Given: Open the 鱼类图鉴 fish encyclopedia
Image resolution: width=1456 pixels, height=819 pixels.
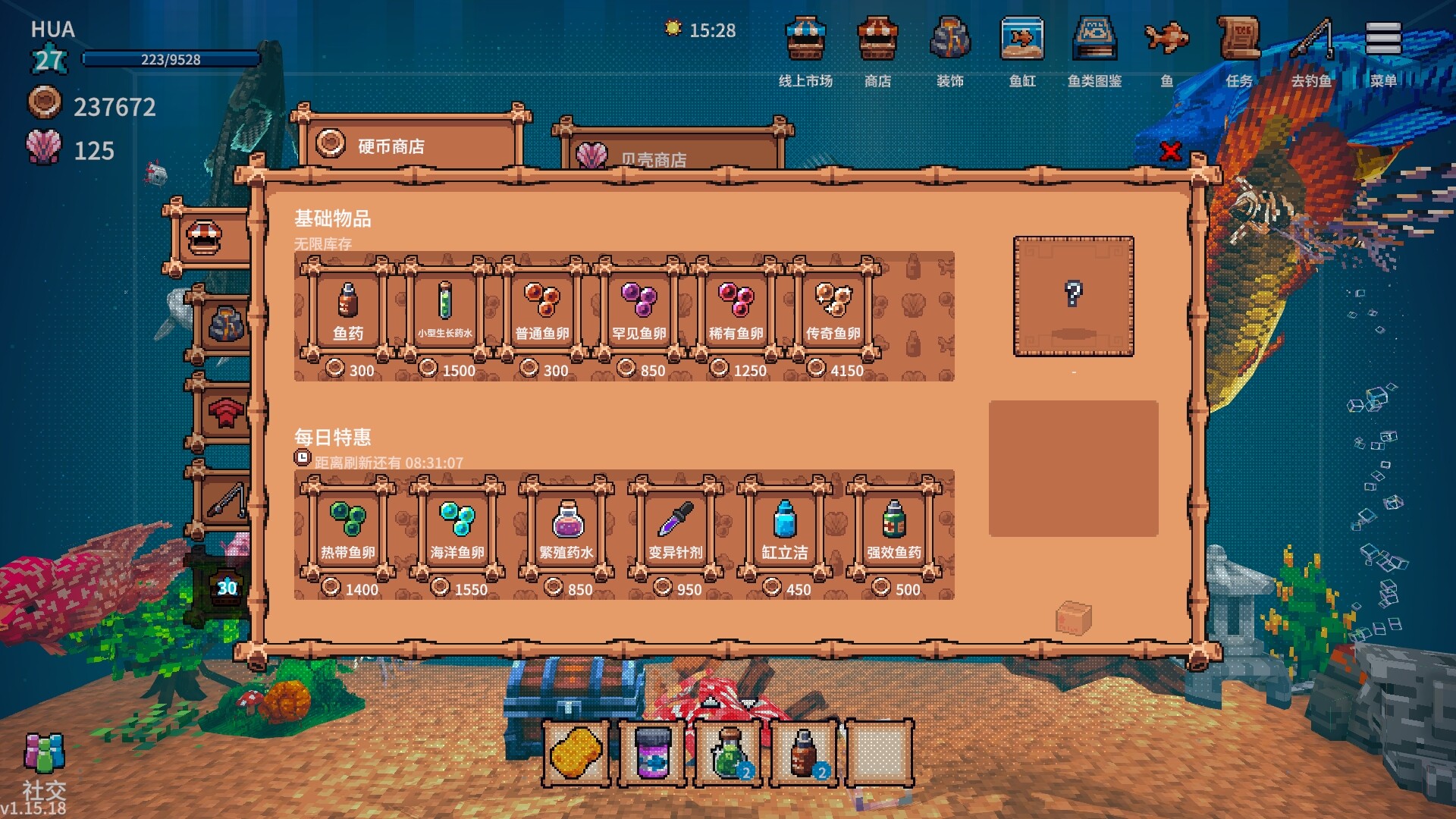Looking at the screenshot, I should pyautogui.click(x=1094, y=49).
